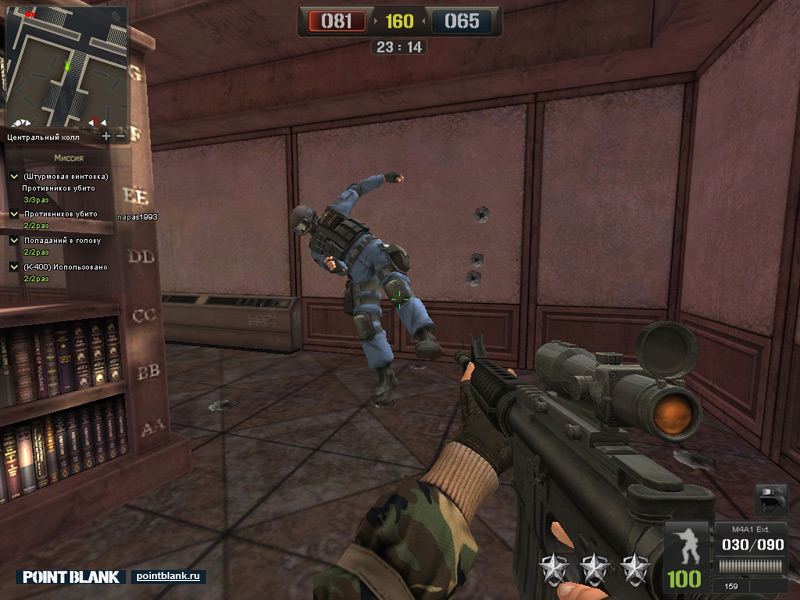This screenshot has width=800, height=600.
Task: Toggle the K-400 Использовано mission checkbox
Action: tap(14, 267)
